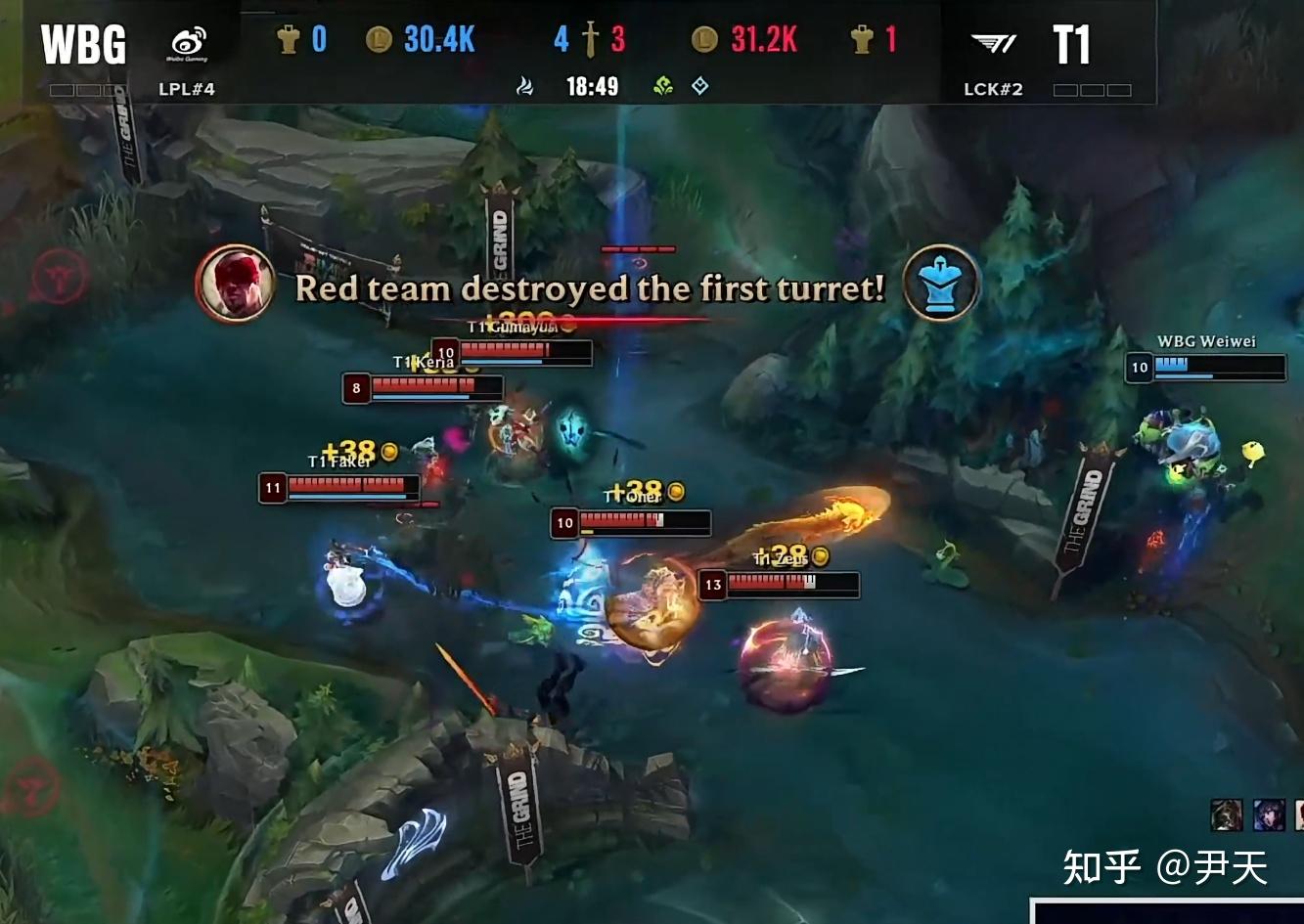
Task: Select the blue turret icon in the announcement
Action: coord(940,283)
